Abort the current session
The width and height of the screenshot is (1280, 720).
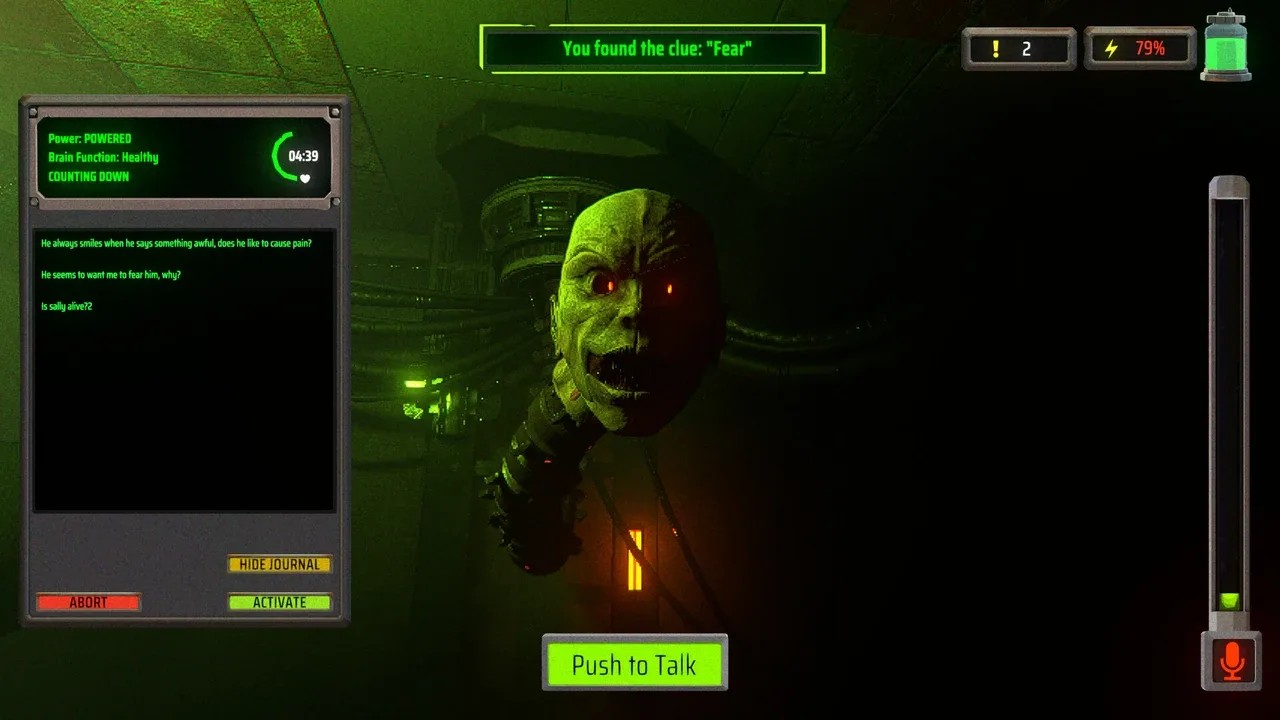pyautogui.click(x=88, y=602)
